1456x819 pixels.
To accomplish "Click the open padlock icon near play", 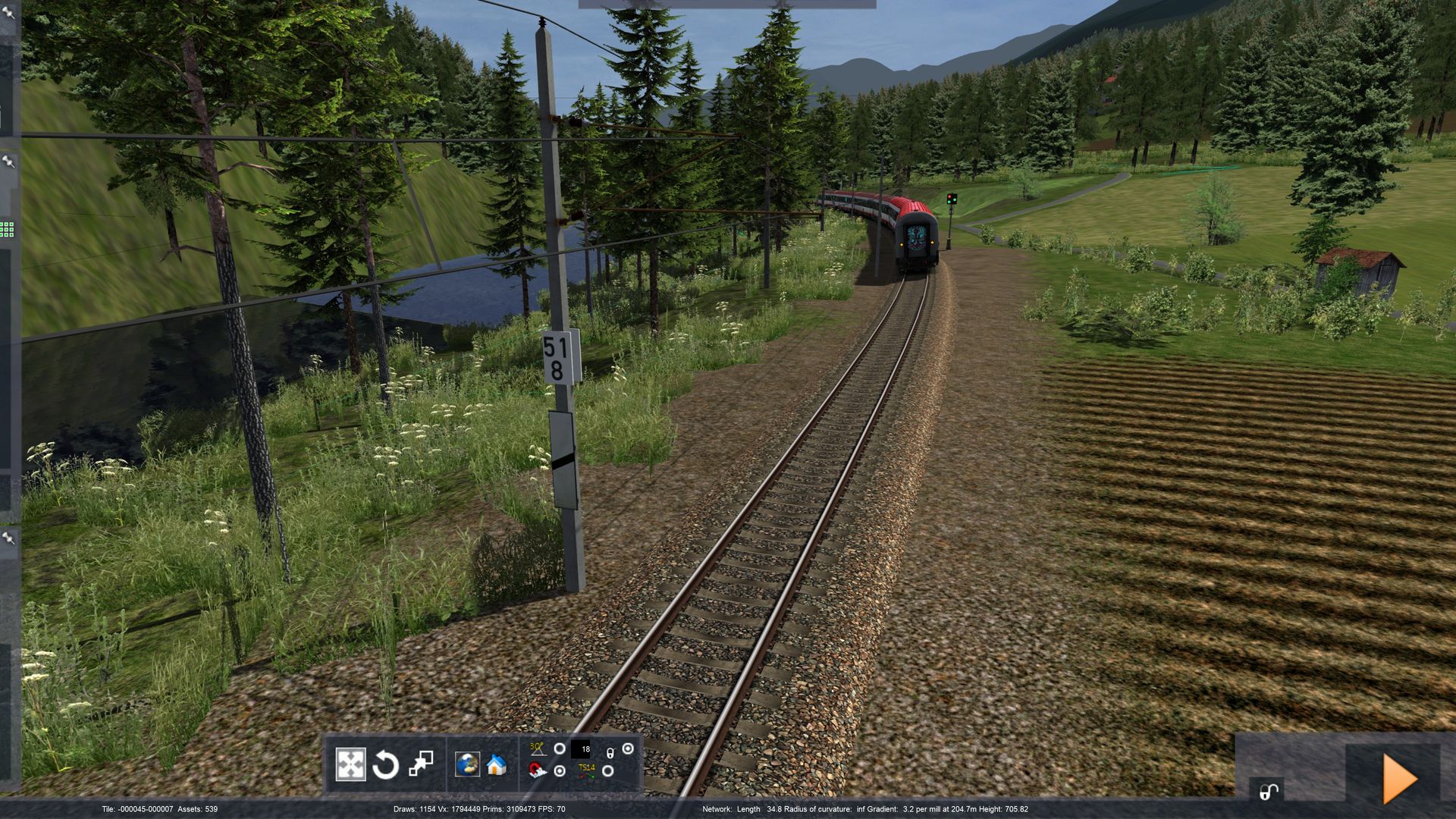I will 1267,792.
